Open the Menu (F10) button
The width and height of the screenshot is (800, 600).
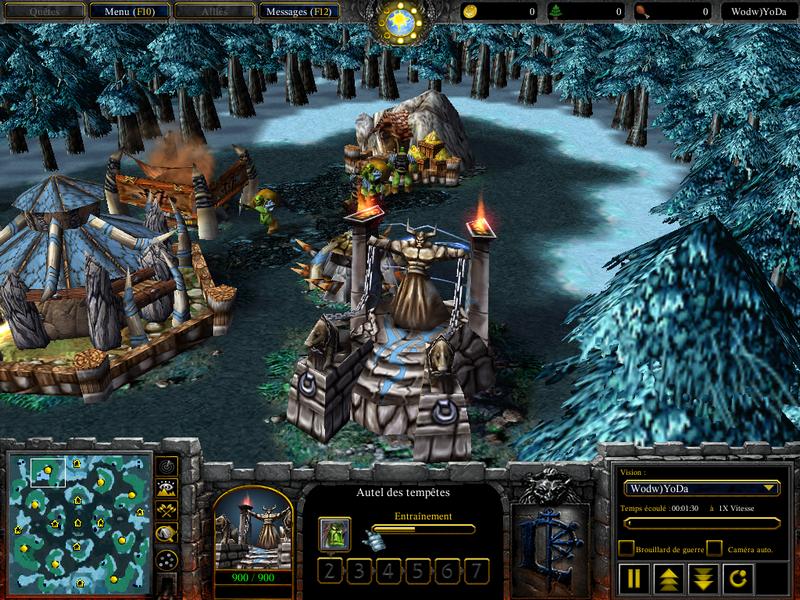(x=129, y=11)
